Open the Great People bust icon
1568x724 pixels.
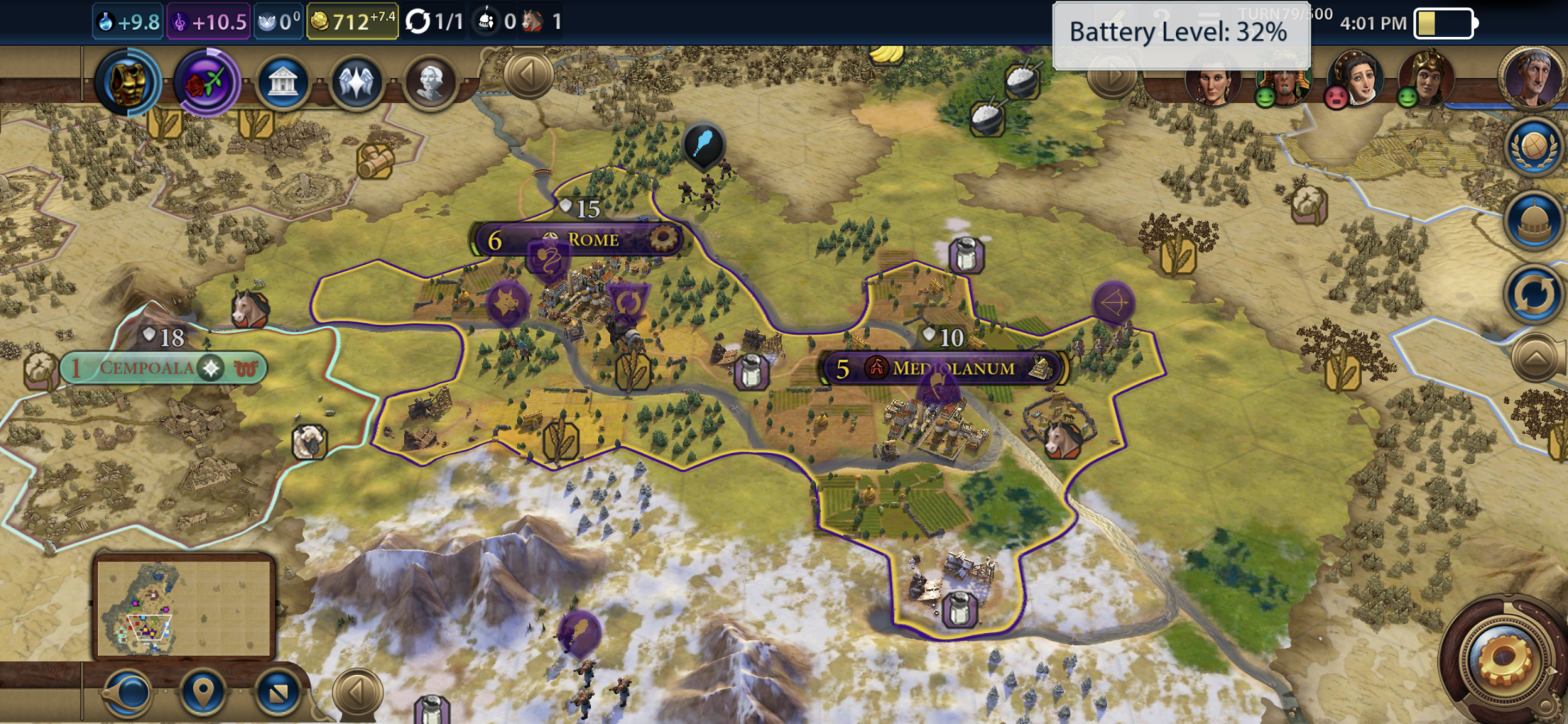(x=430, y=82)
